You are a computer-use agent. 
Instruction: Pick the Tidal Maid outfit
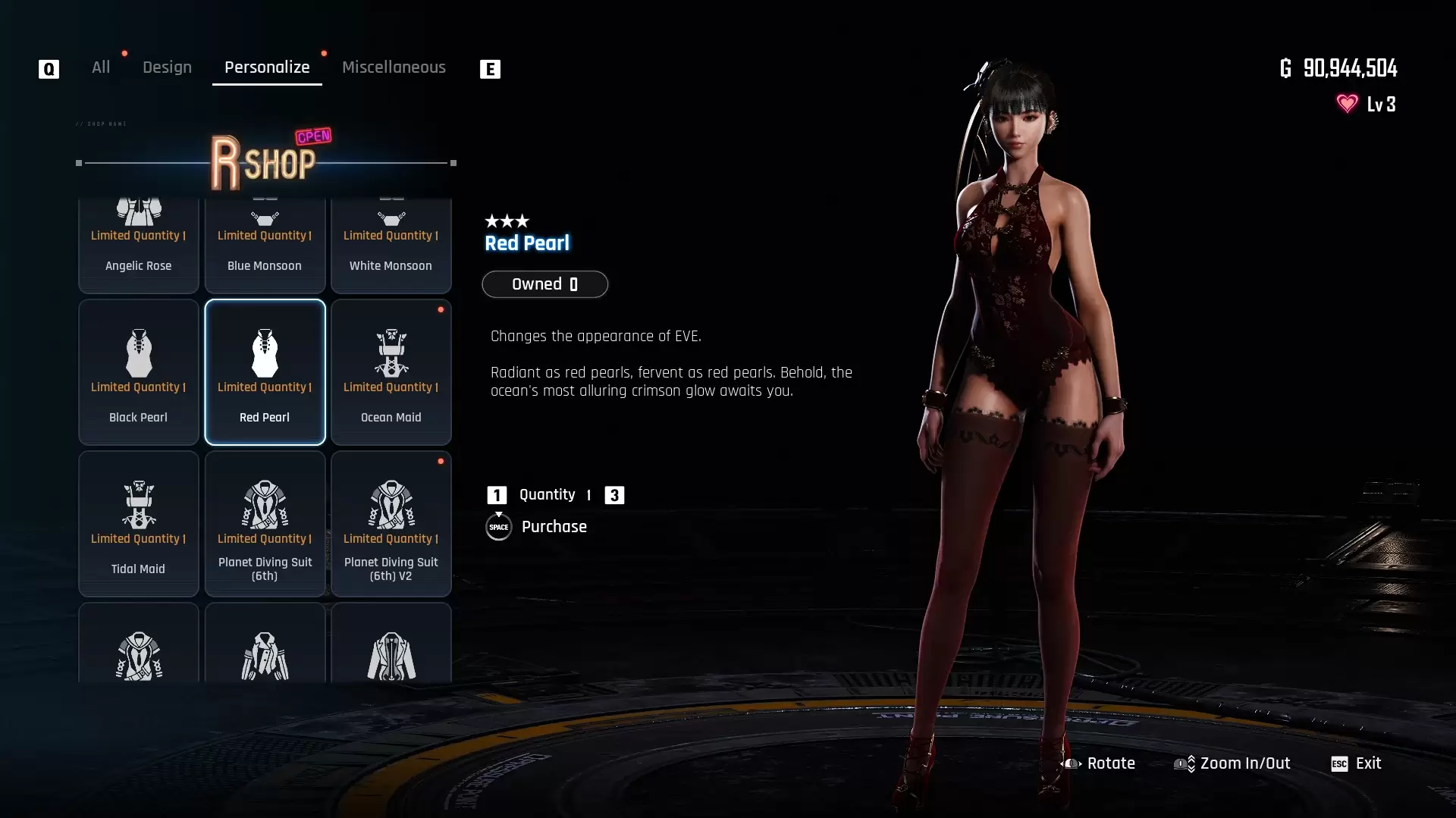click(x=139, y=523)
